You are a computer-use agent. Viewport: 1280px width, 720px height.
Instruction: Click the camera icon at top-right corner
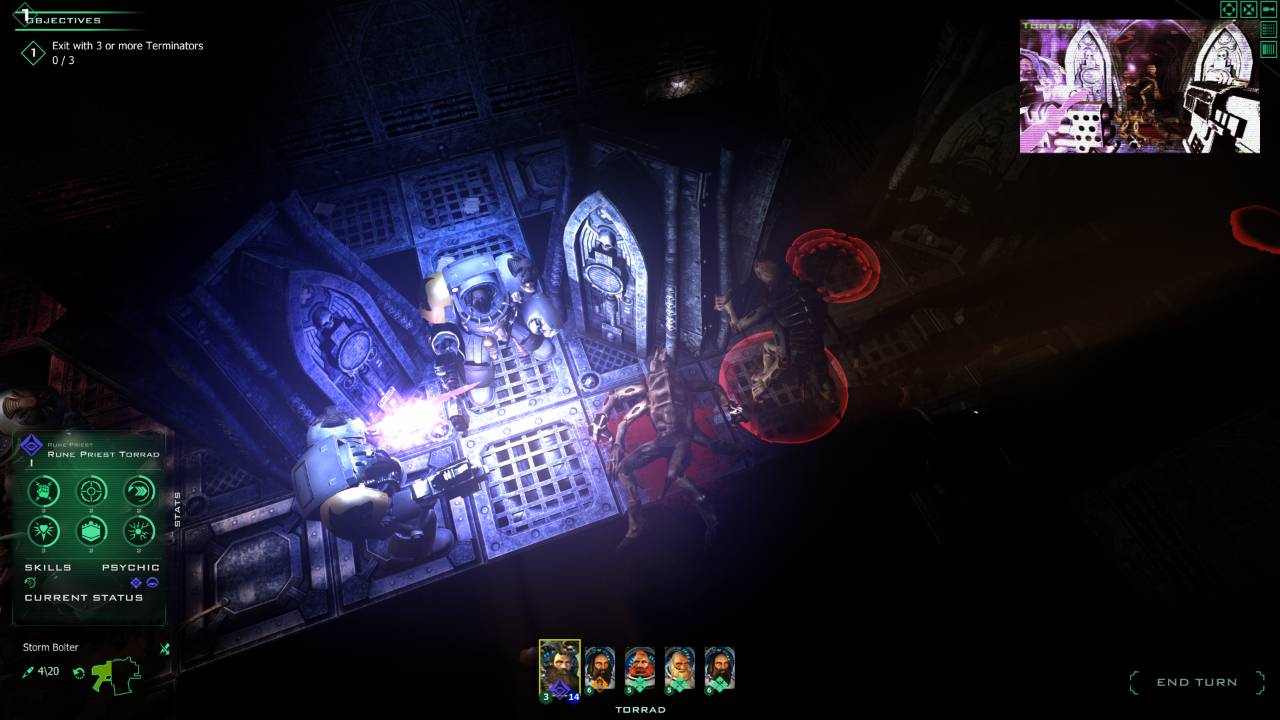pos(1269,9)
